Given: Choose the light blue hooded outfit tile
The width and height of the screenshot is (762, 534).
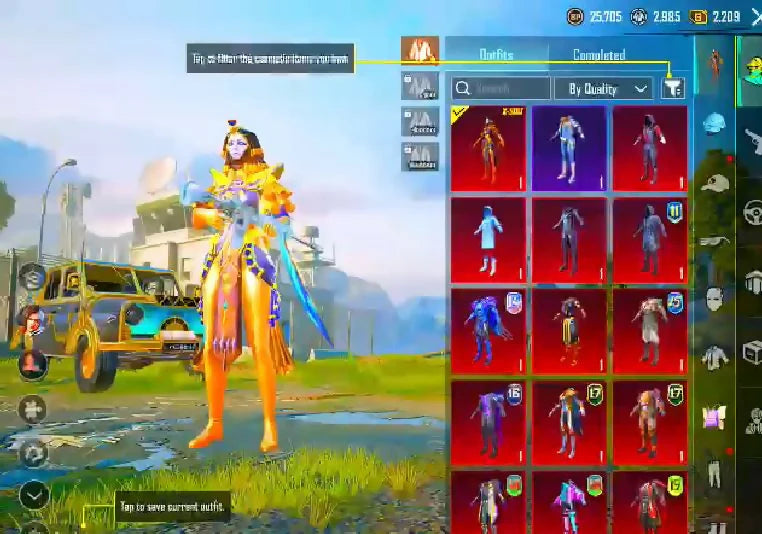Looking at the screenshot, I should click(x=488, y=239).
